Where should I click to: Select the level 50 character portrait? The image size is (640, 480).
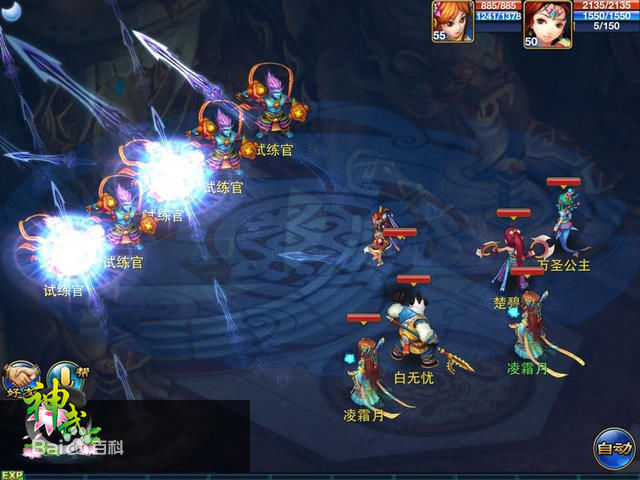tap(546, 22)
